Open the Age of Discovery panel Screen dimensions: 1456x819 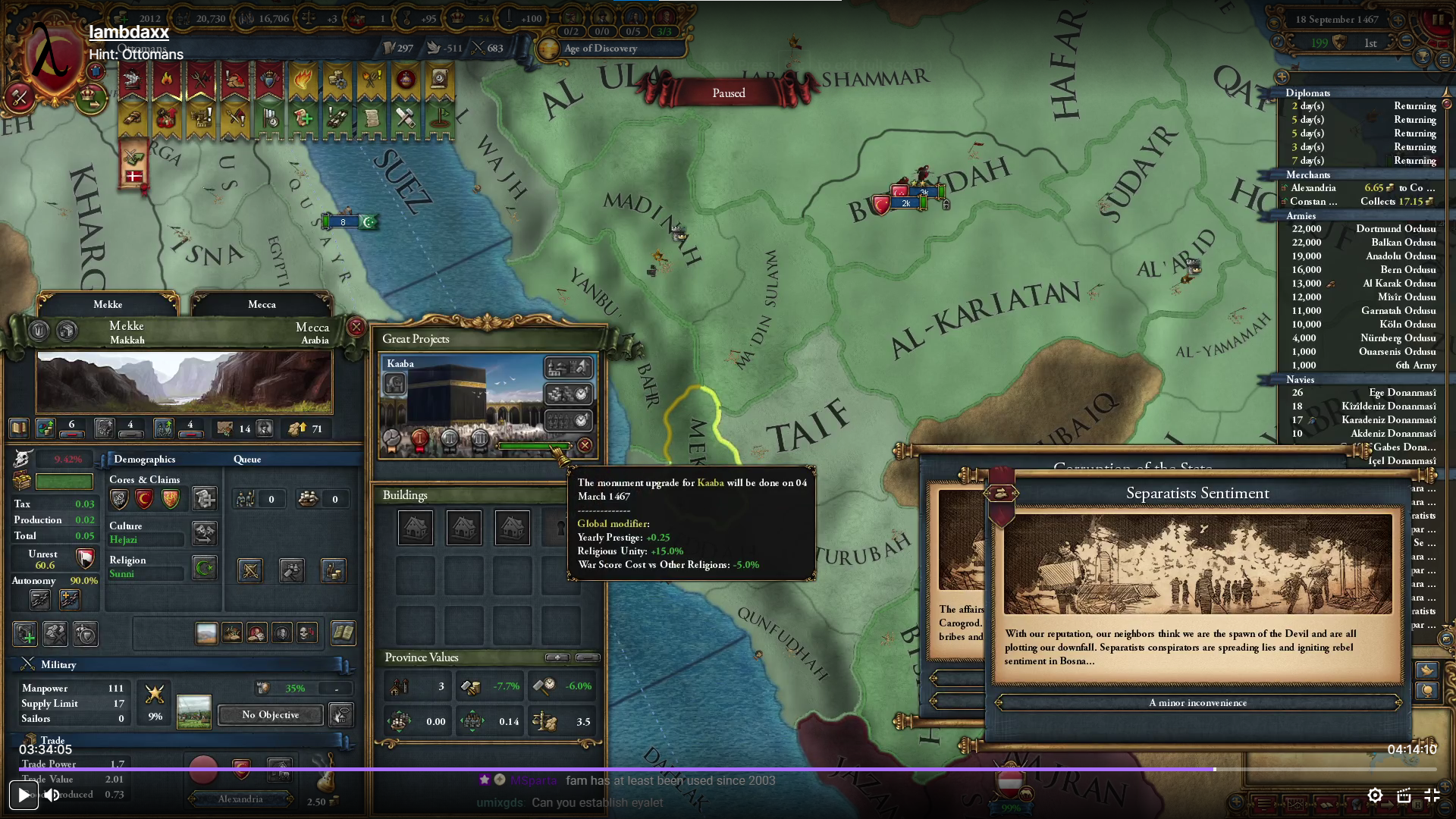click(x=601, y=48)
